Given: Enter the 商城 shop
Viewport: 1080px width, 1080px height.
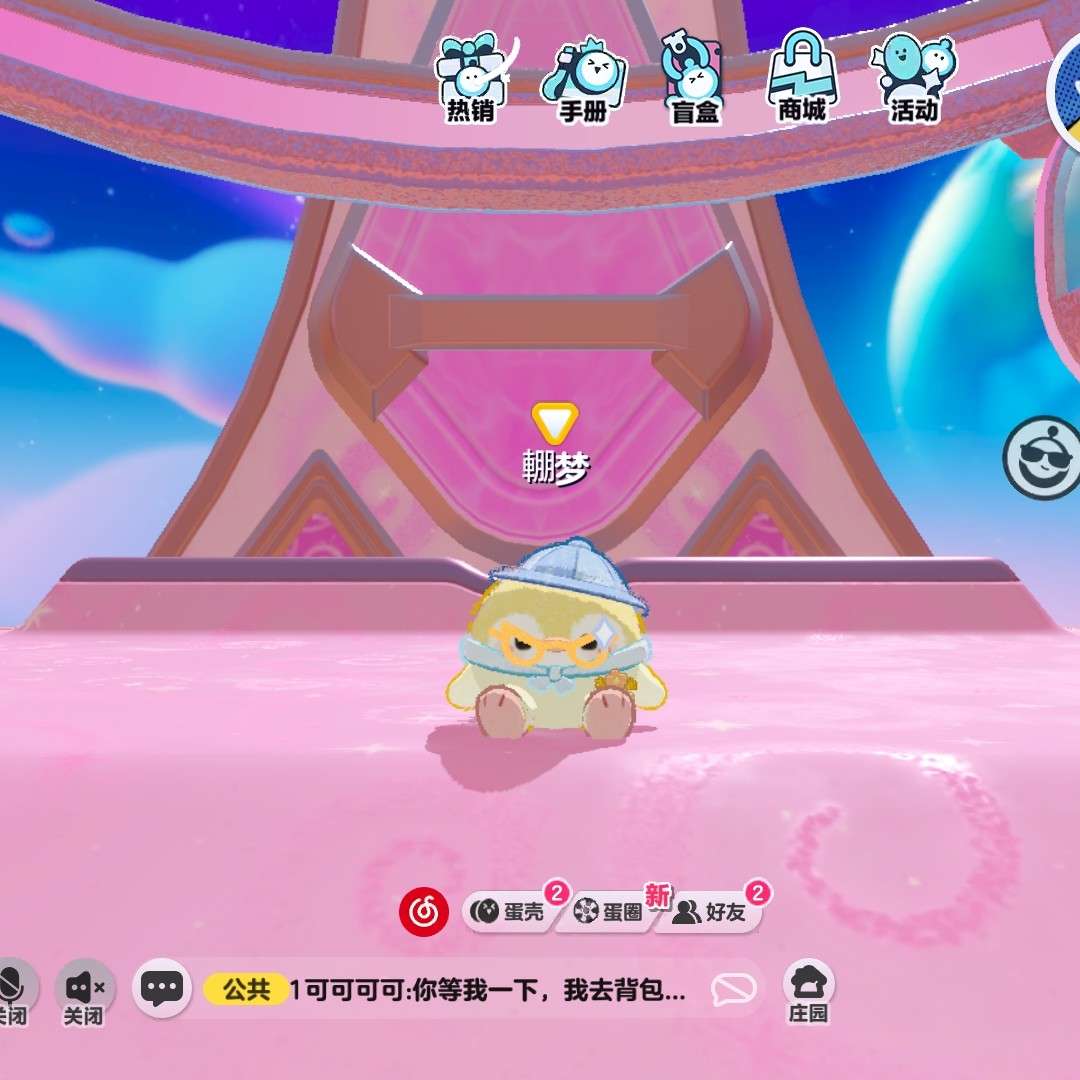Looking at the screenshot, I should point(802,76).
